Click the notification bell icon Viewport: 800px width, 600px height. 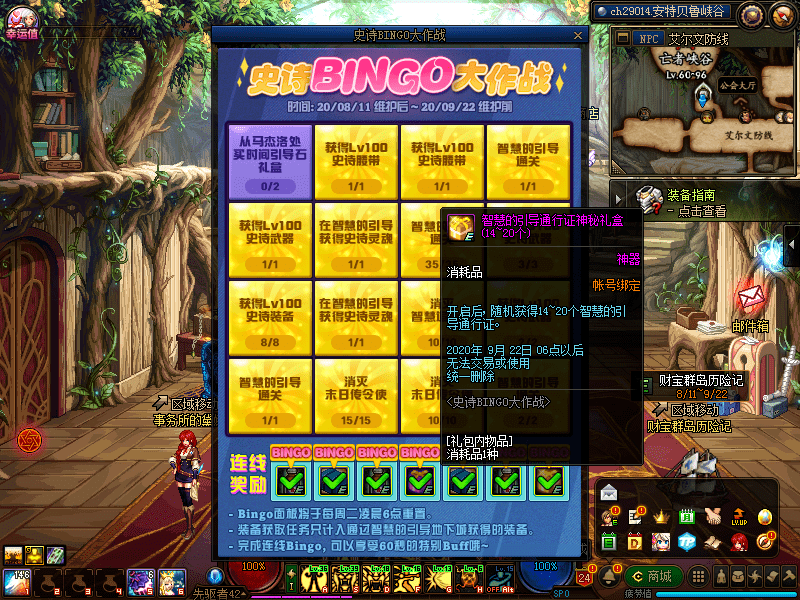pos(611,577)
